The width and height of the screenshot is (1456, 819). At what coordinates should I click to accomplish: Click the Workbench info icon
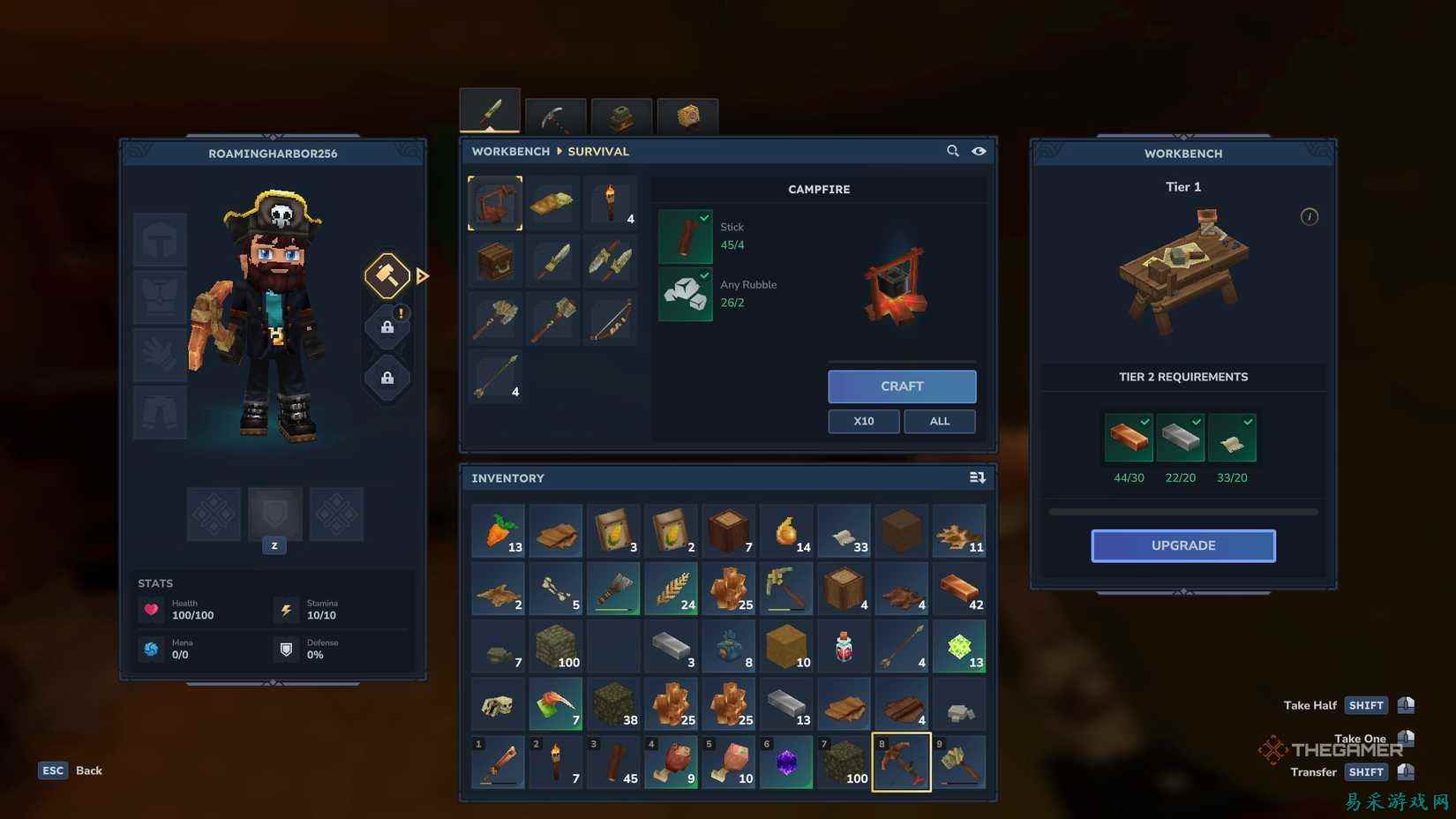(x=1310, y=216)
